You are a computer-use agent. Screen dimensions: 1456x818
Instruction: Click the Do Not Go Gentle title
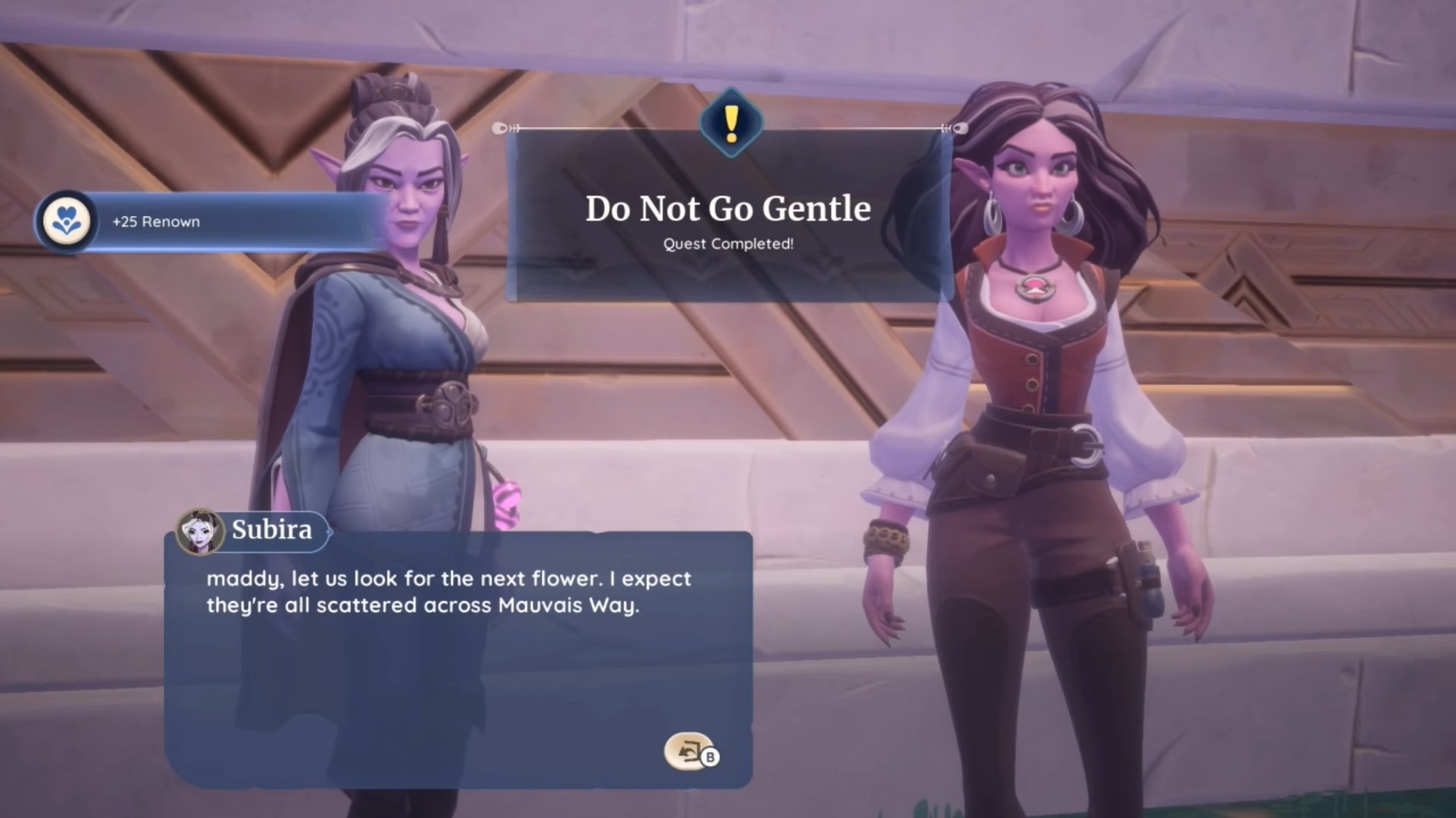click(x=729, y=209)
